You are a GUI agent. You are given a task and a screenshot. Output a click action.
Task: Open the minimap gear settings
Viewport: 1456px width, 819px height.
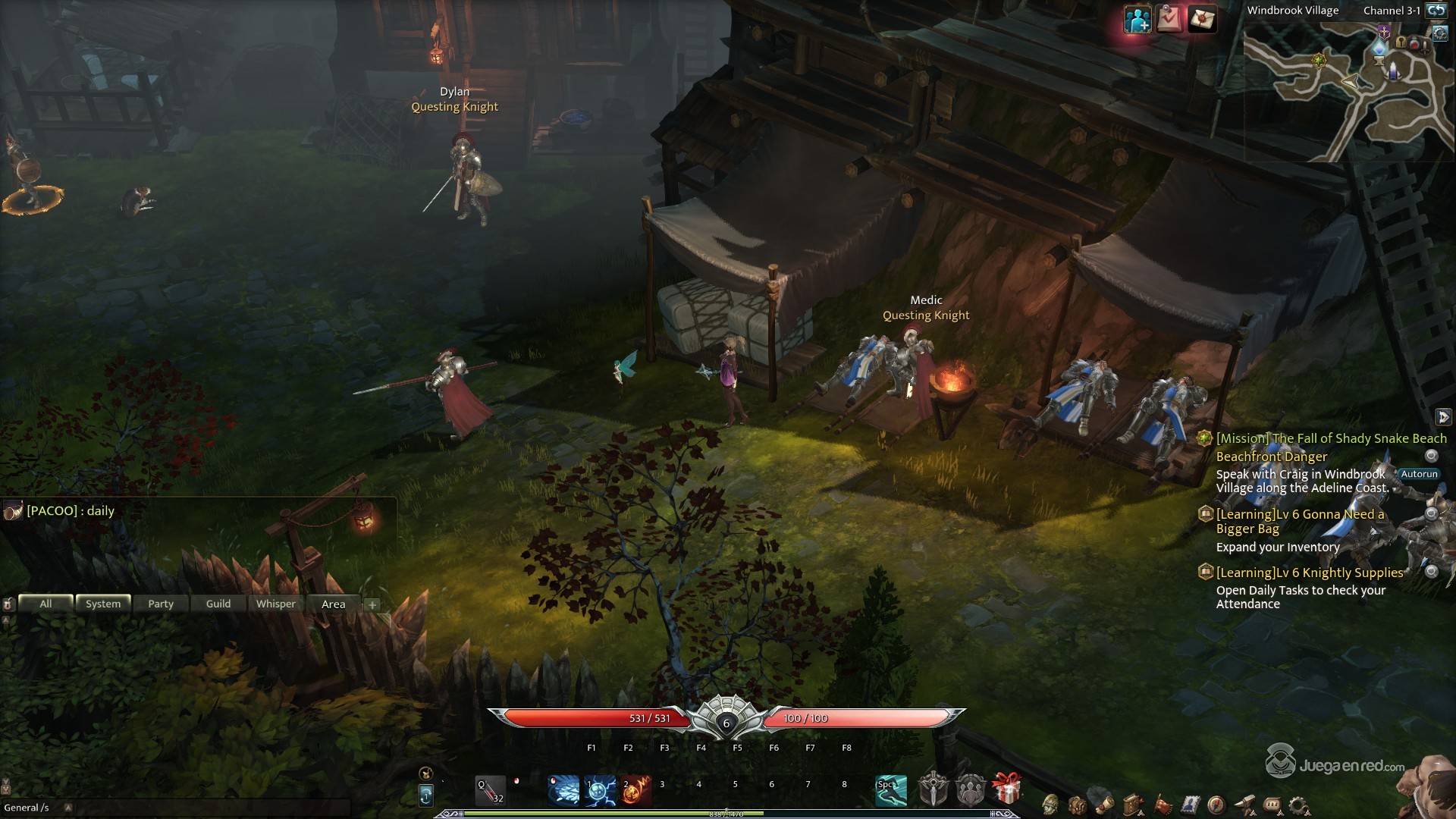[x=1440, y=34]
